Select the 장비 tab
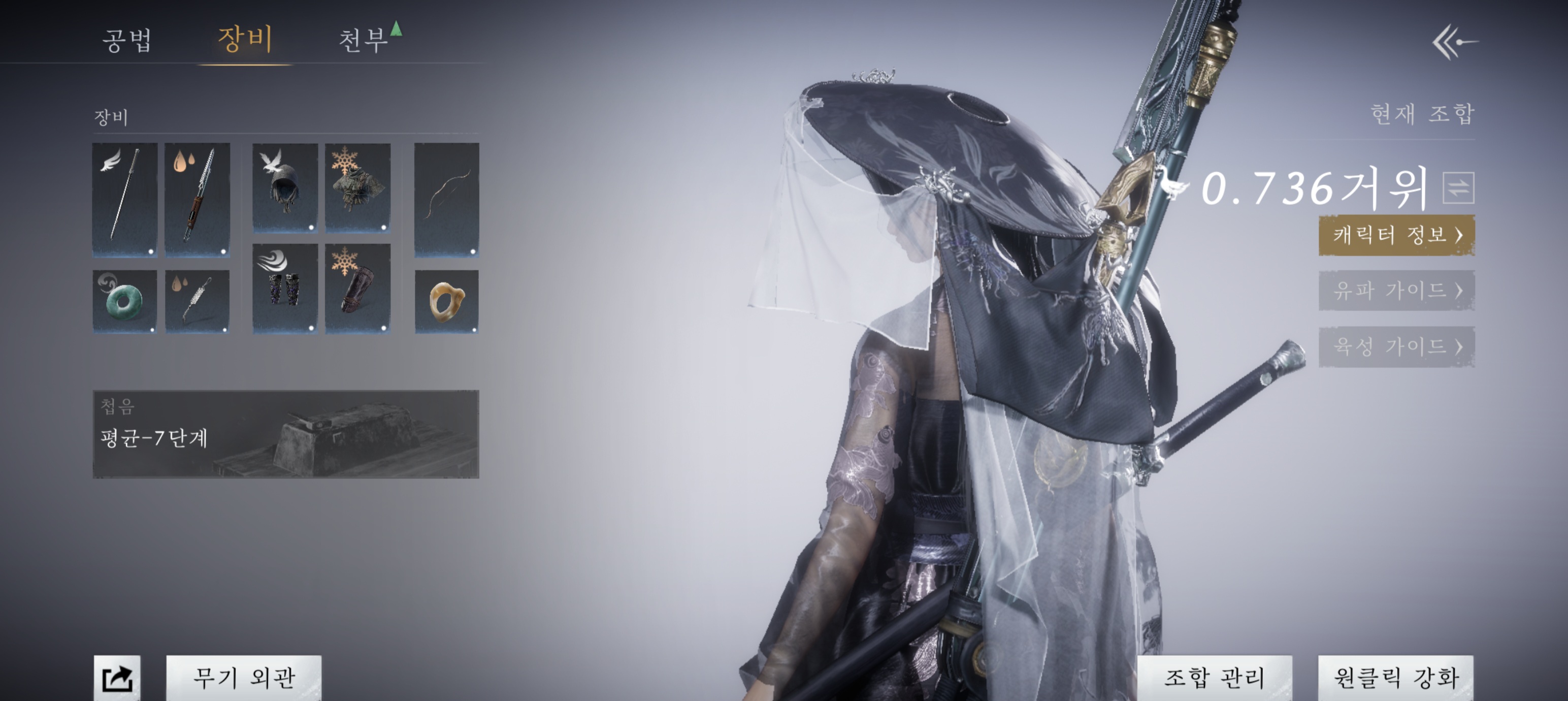Screen dimensions: 1568x701 245,39
